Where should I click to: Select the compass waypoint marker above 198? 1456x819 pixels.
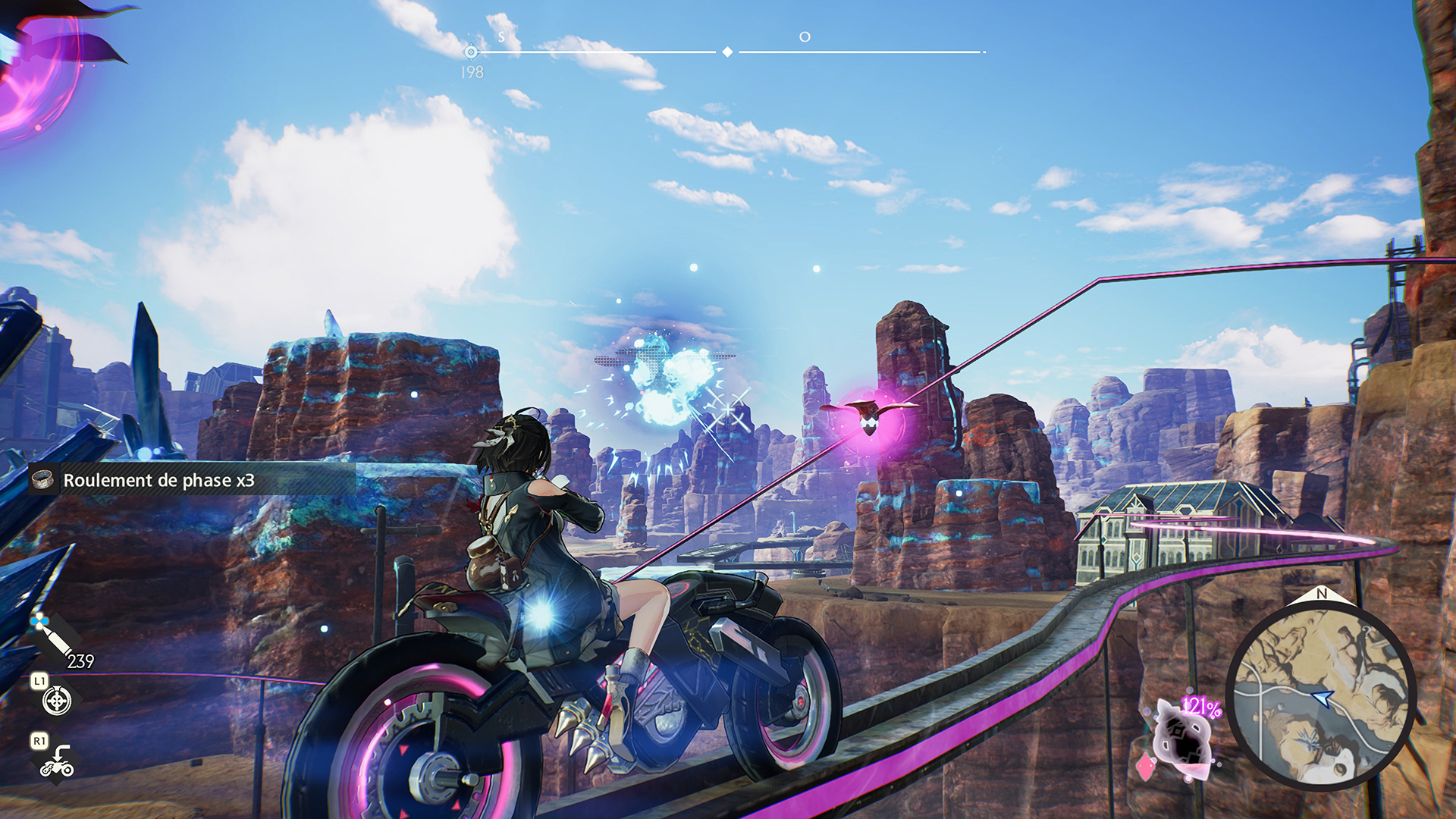coord(471,52)
